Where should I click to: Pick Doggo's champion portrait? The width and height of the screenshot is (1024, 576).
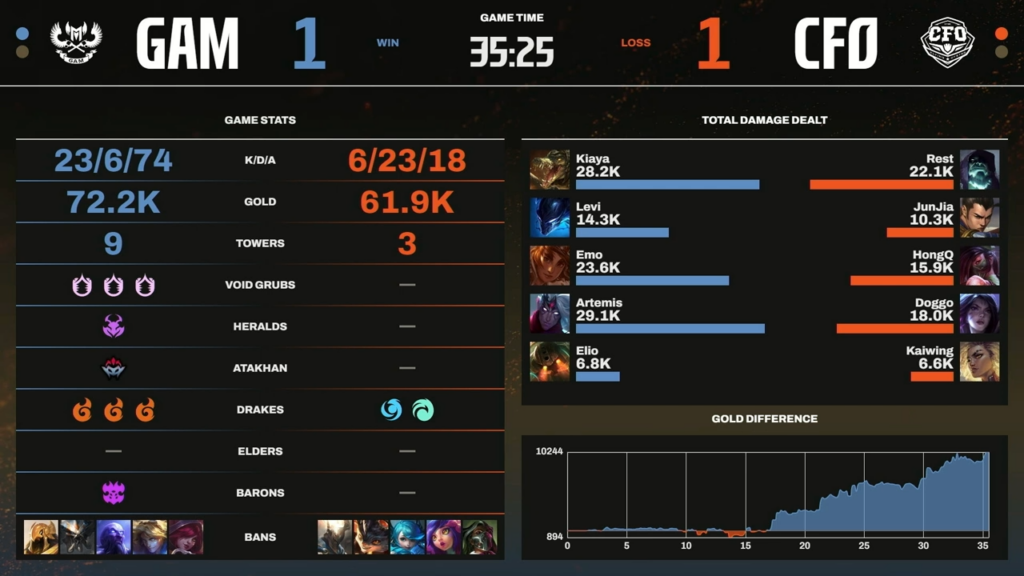[979, 313]
